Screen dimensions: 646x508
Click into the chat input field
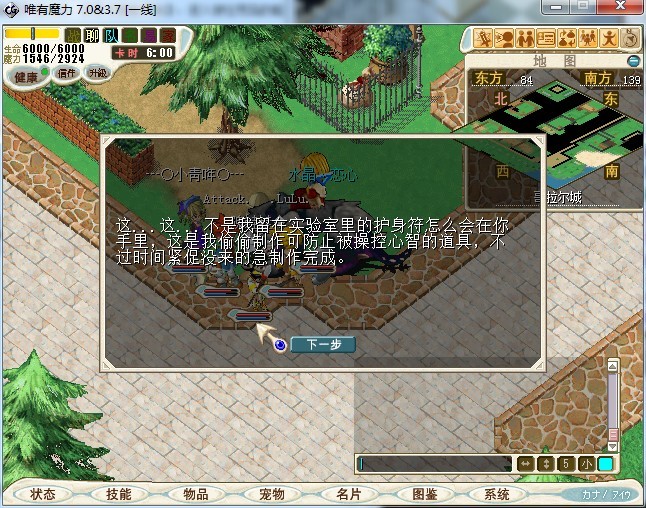point(435,464)
